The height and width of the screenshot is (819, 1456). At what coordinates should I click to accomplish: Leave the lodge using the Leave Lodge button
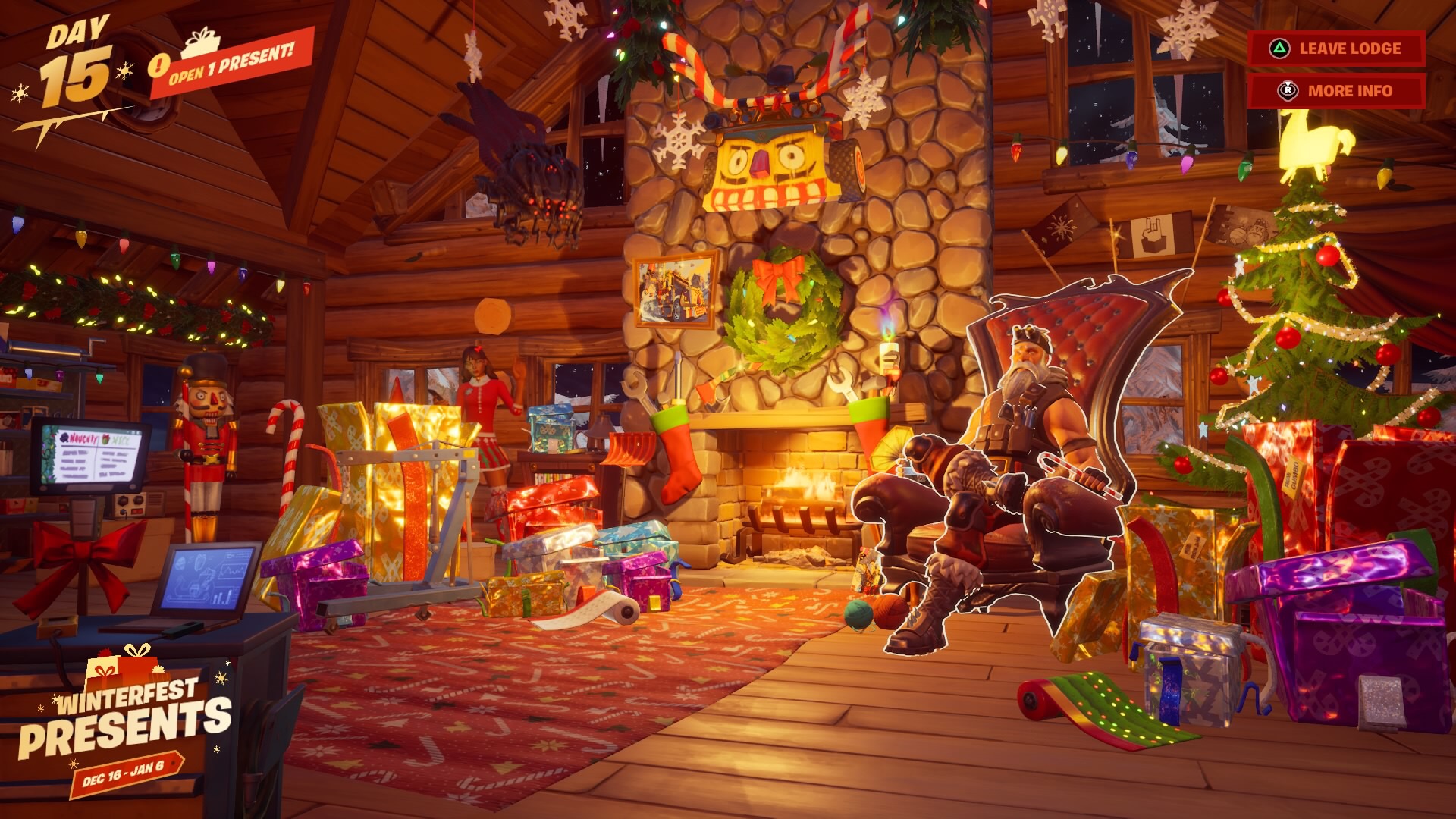click(x=1336, y=49)
